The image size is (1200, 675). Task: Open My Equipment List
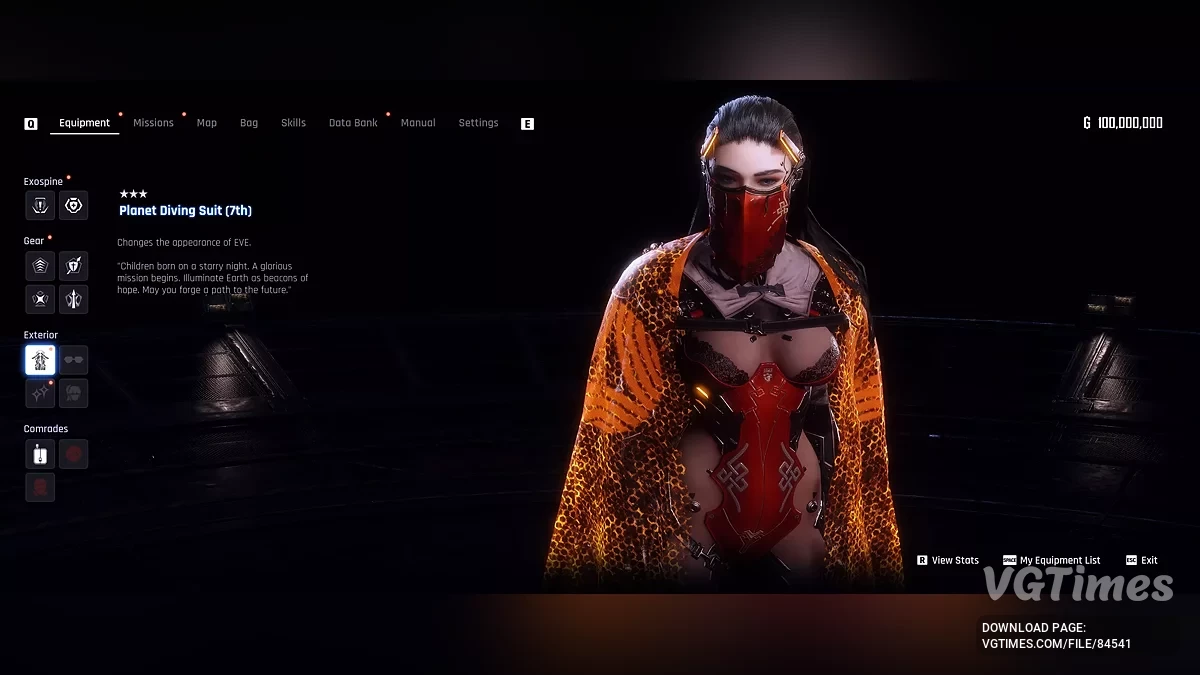(x=1059, y=561)
